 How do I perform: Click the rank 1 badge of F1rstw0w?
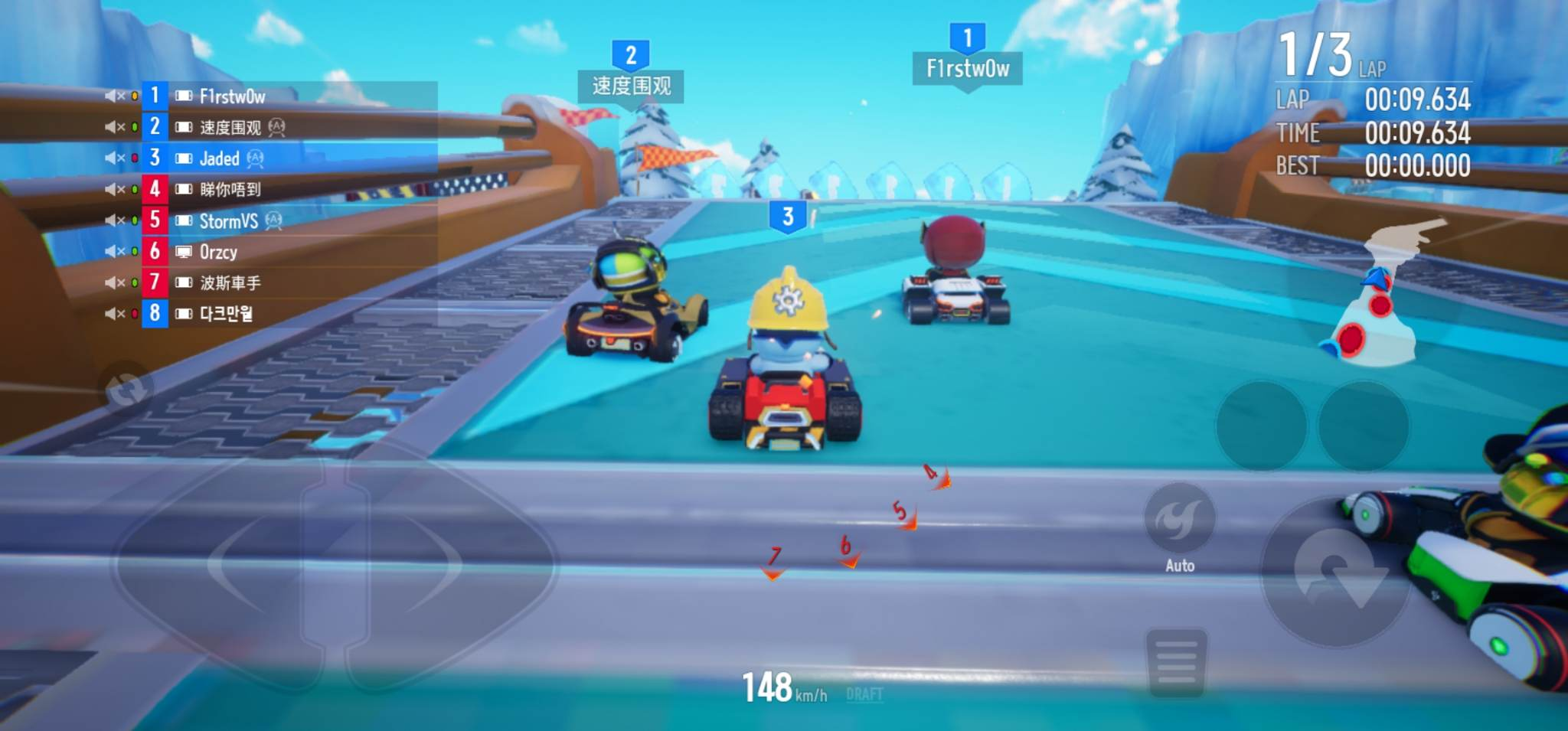[x=155, y=96]
